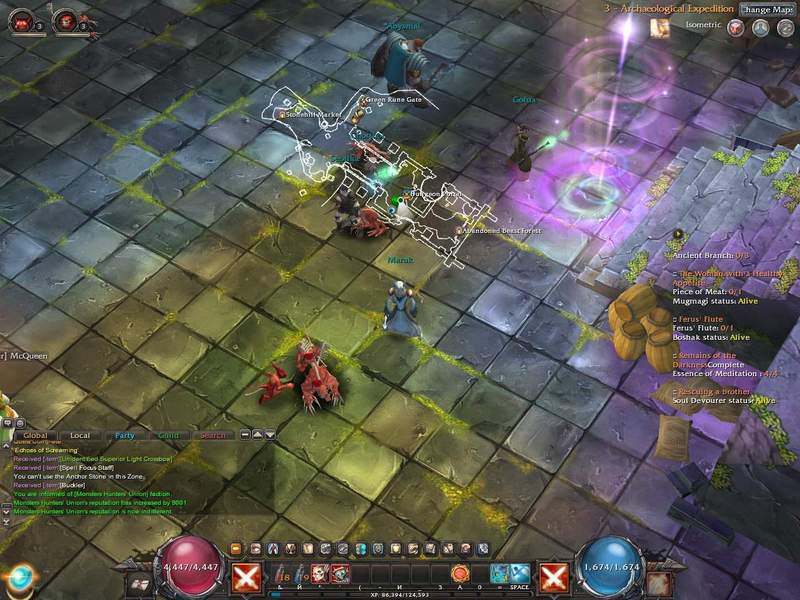Viewport: 800px width, 600px height.
Task: Click the crossed swords slot beside mana orb
Action: point(553,576)
